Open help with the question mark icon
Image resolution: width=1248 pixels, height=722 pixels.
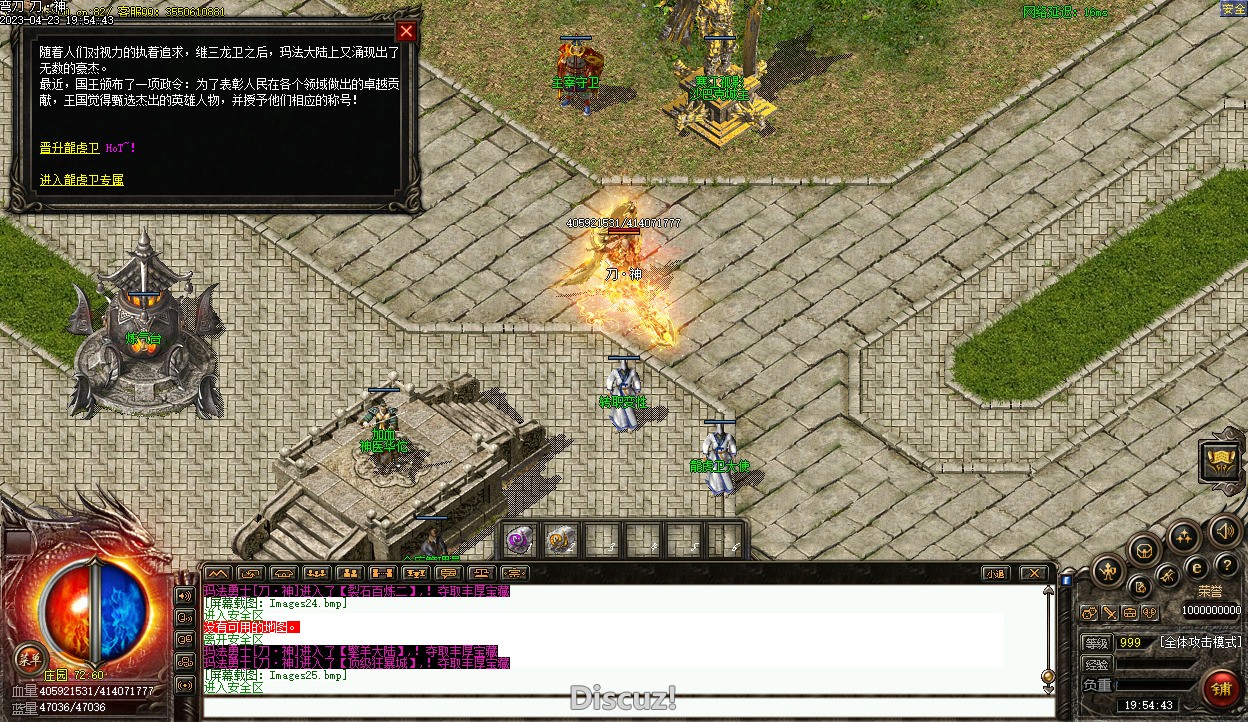tap(1226, 567)
